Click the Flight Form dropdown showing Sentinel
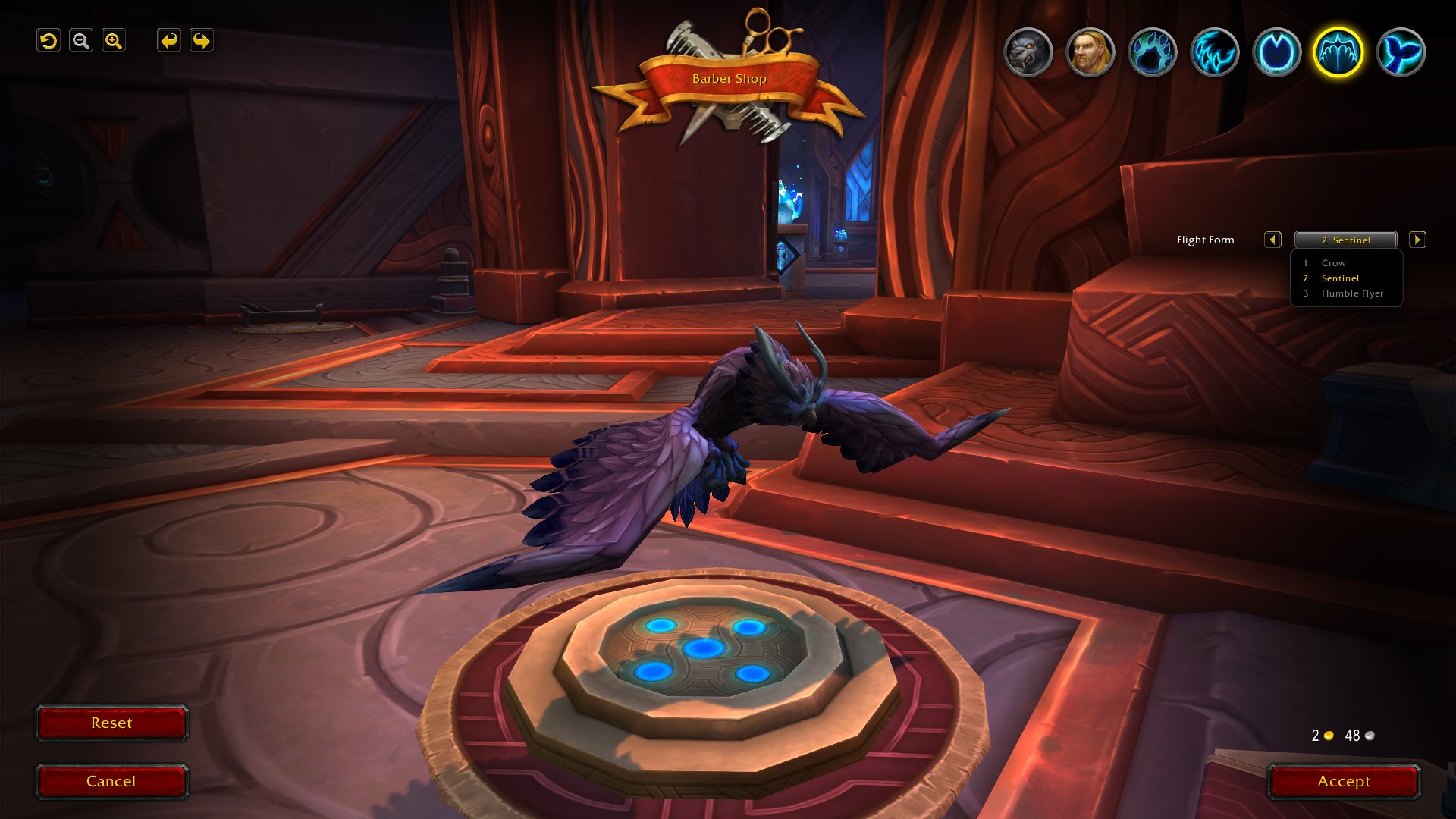The height and width of the screenshot is (819, 1456). (1345, 240)
